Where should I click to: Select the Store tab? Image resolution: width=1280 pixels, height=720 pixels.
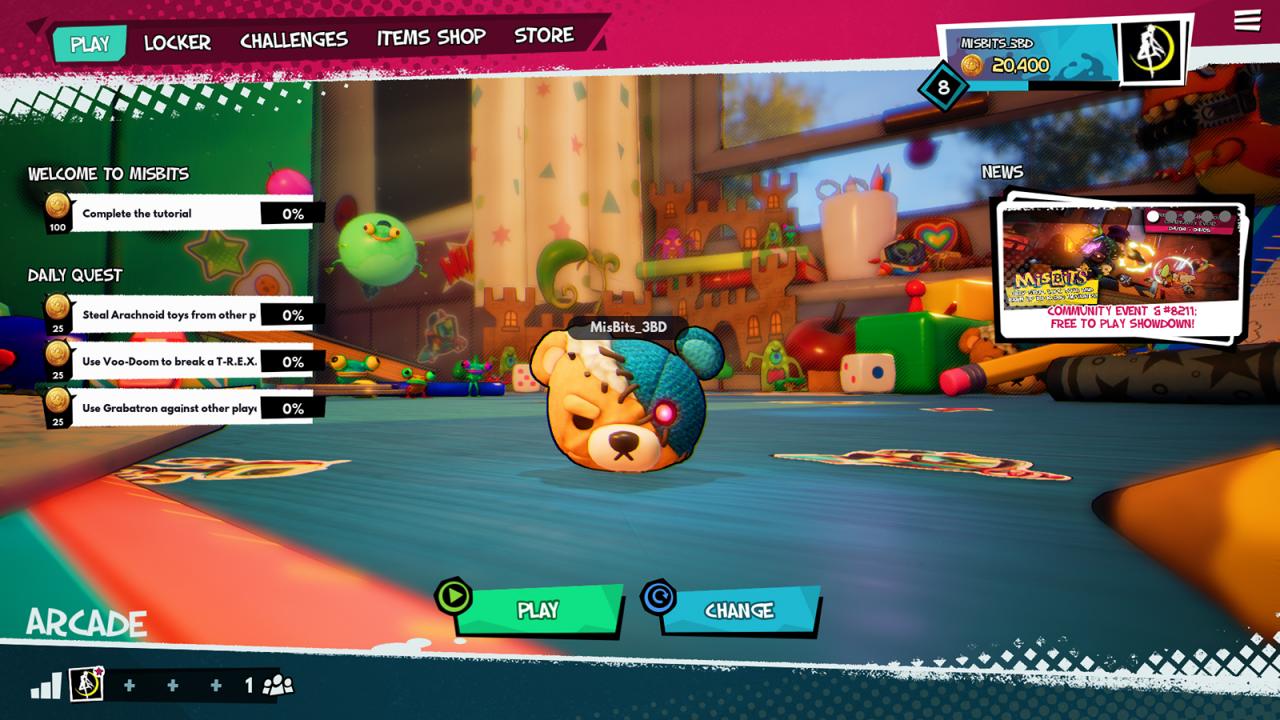[544, 36]
